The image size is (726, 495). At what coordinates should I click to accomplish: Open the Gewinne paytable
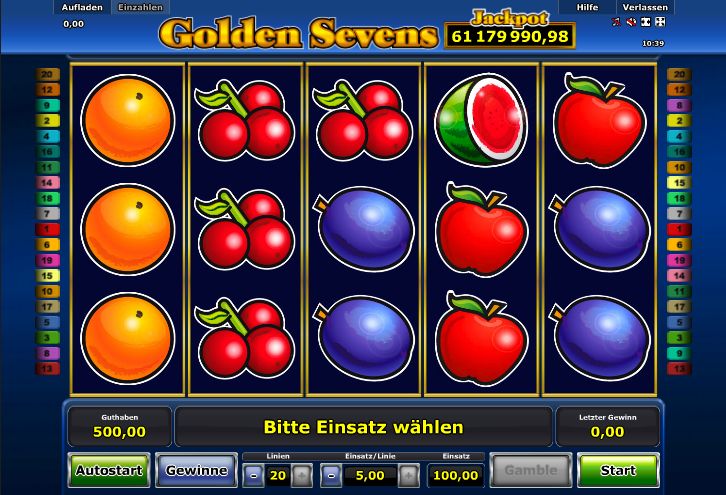coord(197,470)
